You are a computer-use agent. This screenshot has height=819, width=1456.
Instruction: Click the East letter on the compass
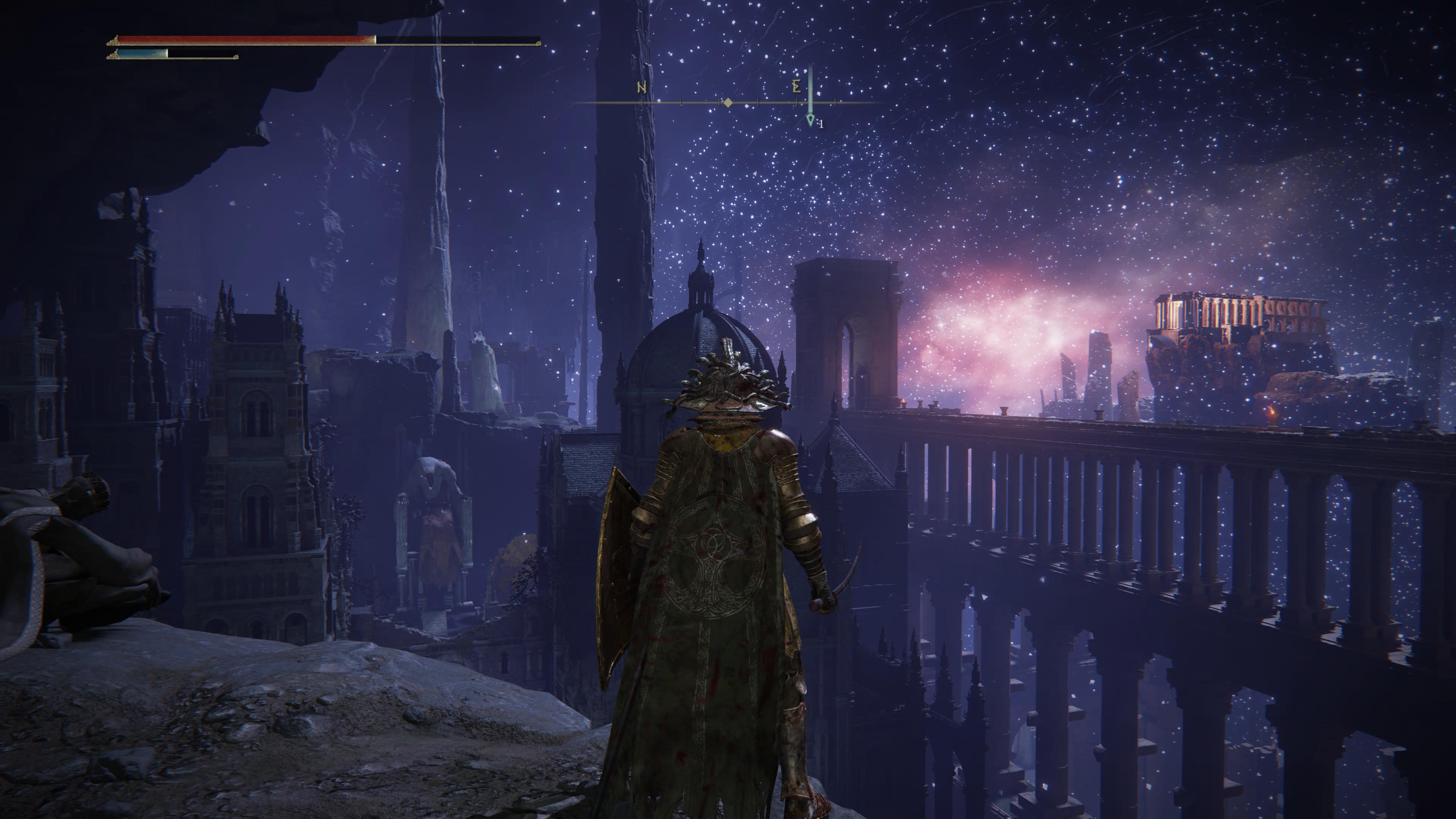[796, 87]
